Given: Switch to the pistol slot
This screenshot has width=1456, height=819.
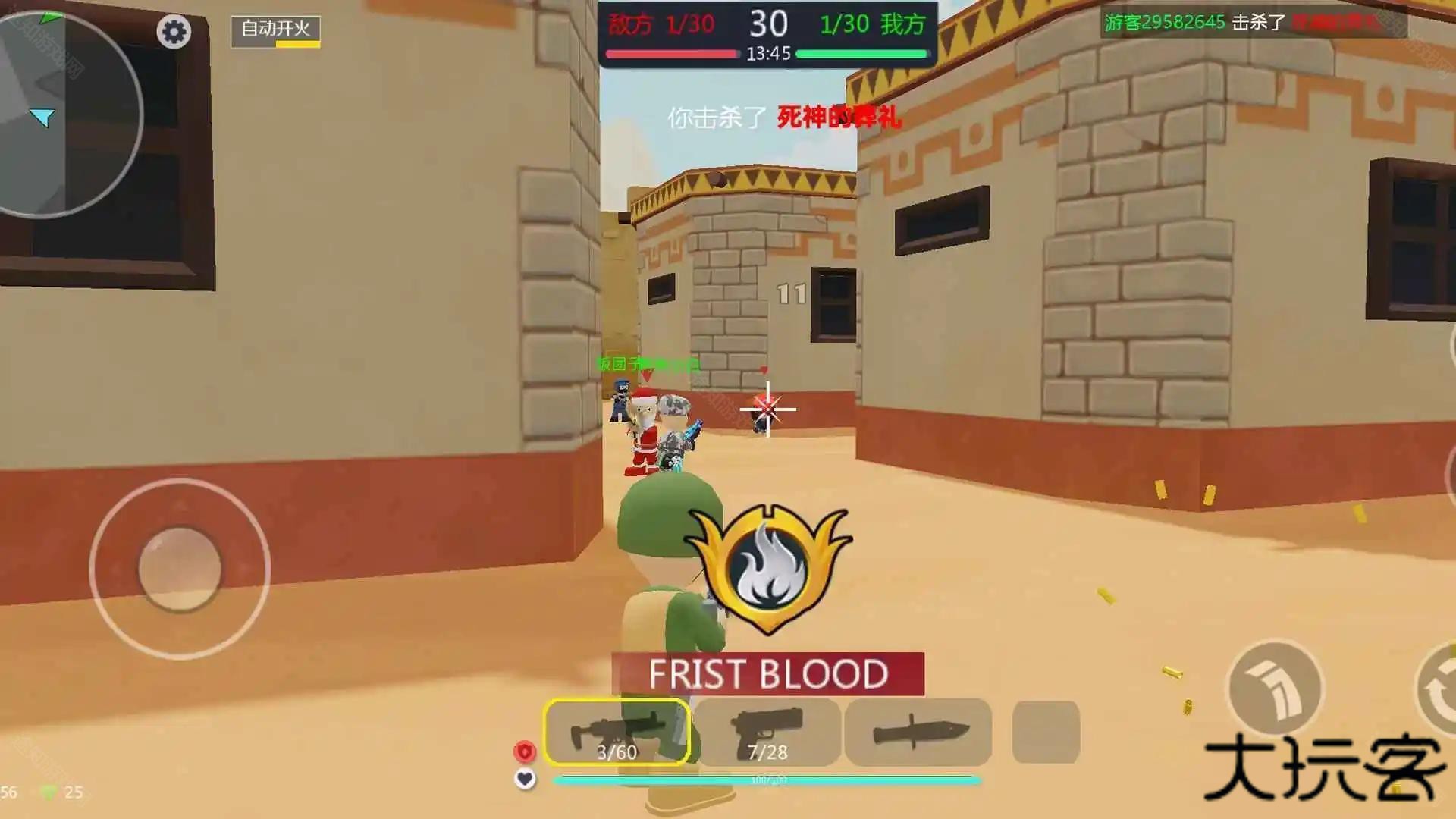Looking at the screenshot, I should point(767,733).
